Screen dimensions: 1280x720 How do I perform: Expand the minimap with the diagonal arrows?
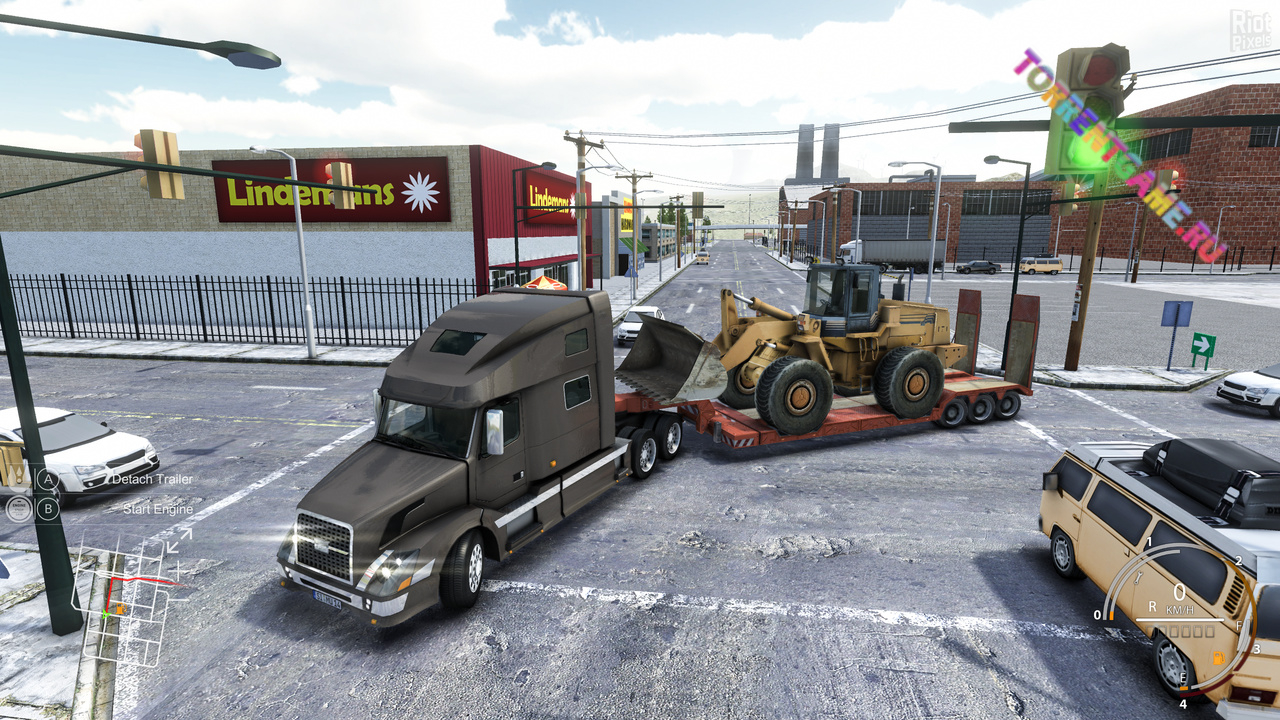click(x=180, y=541)
